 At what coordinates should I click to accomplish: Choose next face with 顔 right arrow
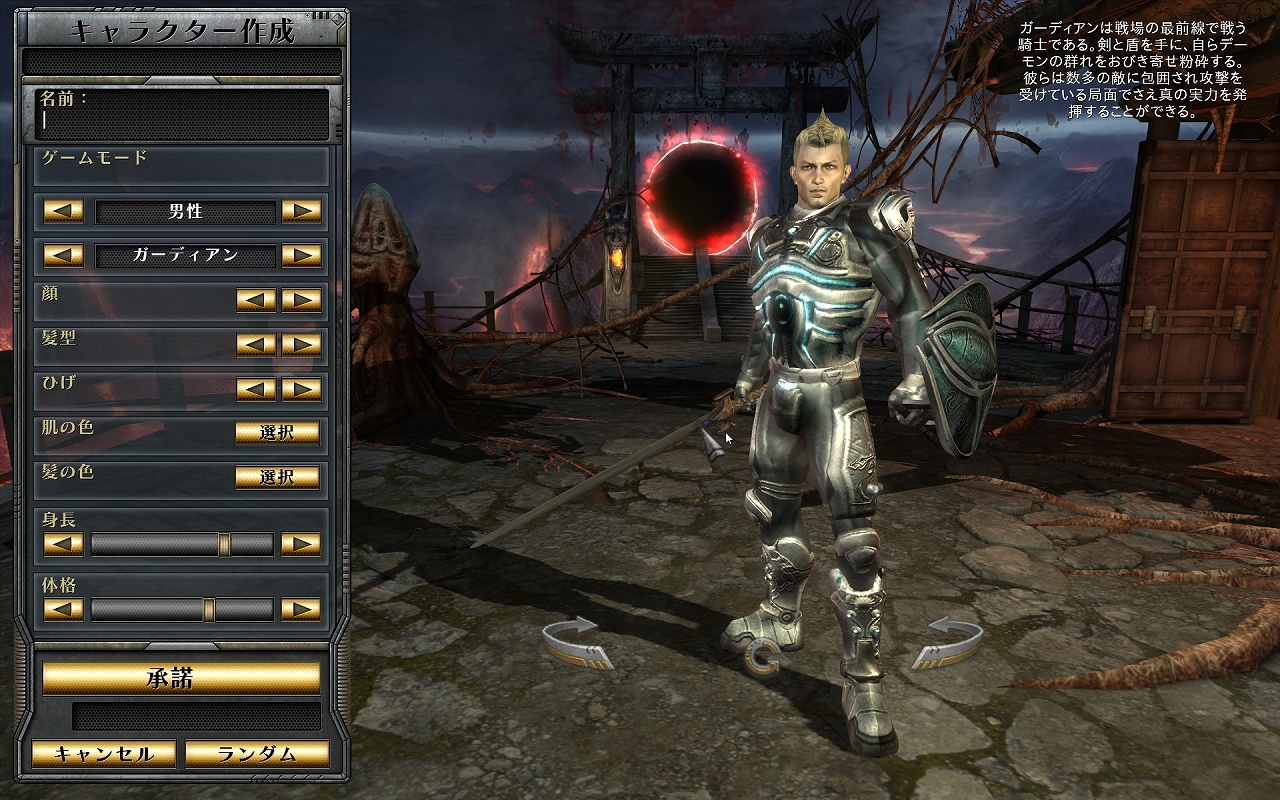click(x=301, y=300)
